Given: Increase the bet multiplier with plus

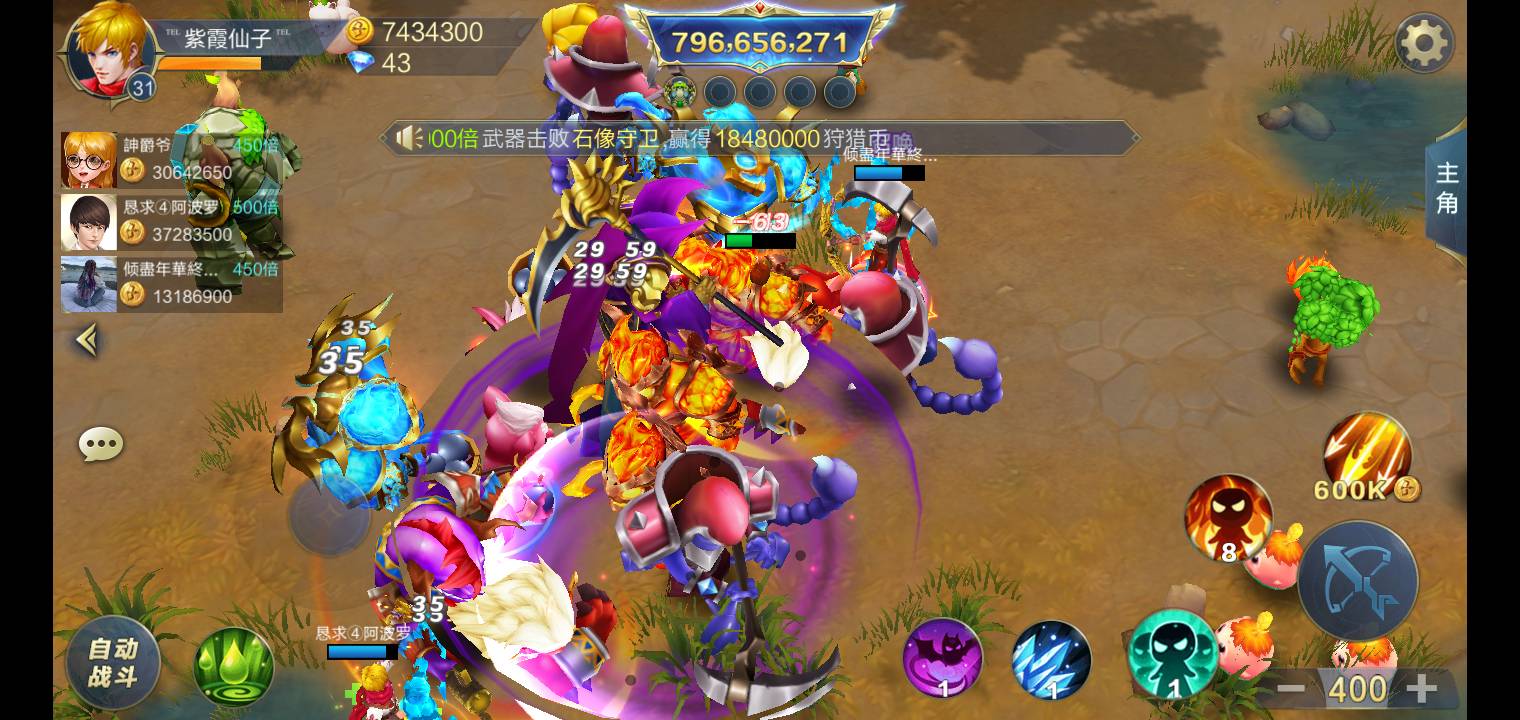Looking at the screenshot, I should coord(1421,688).
